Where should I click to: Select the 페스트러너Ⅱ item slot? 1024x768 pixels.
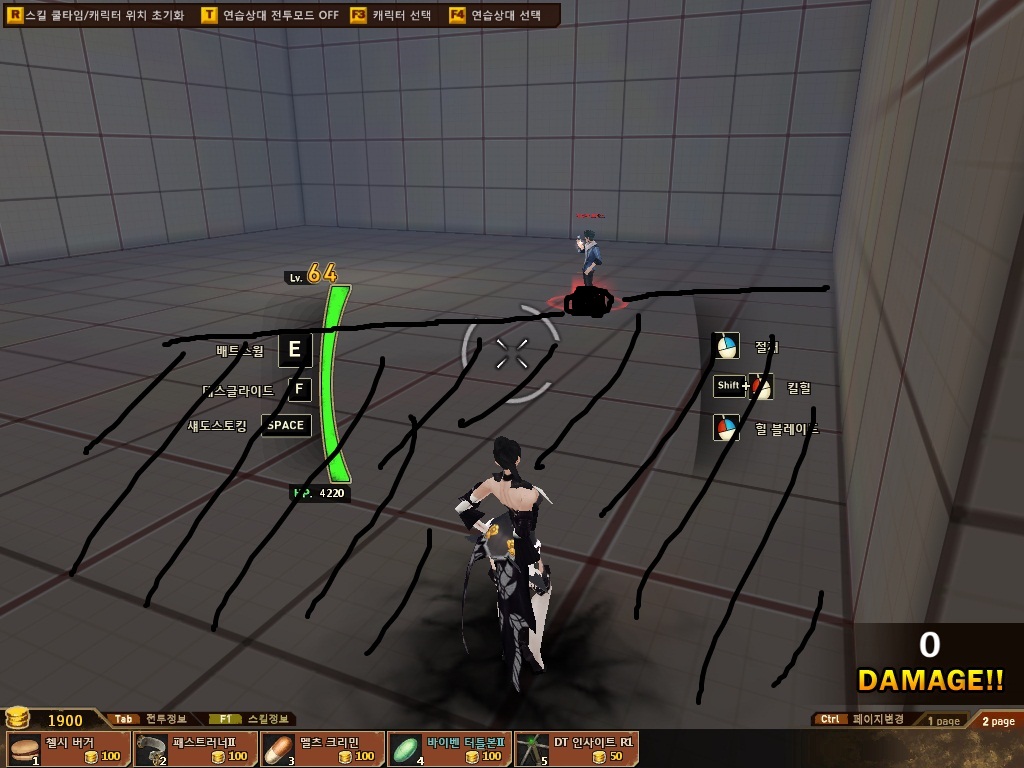click(195, 748)
